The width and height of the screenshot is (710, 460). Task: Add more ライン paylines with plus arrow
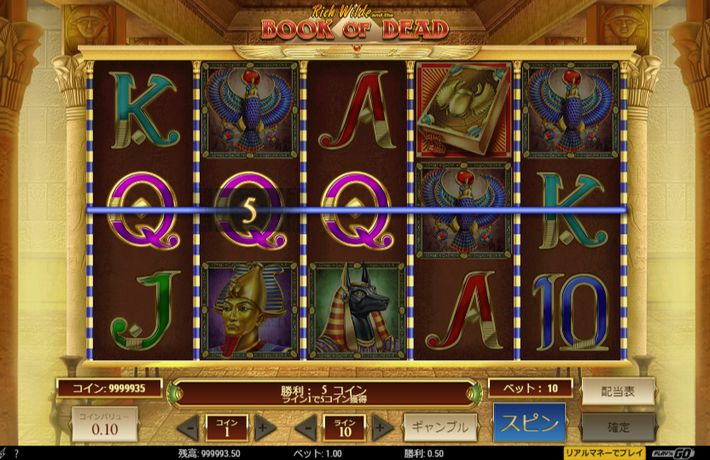pos(382,427)
